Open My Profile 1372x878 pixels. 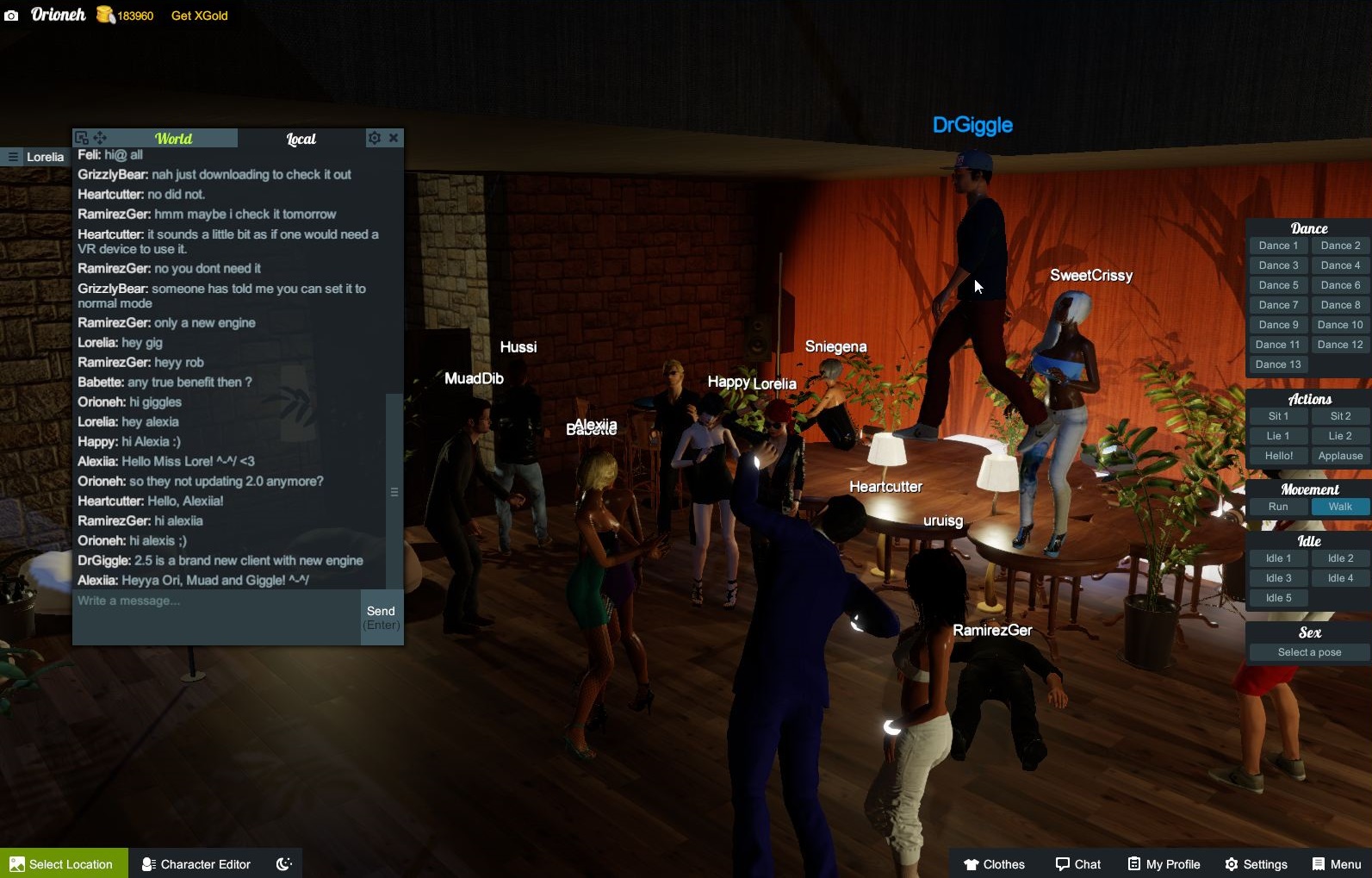(1164, 863)
